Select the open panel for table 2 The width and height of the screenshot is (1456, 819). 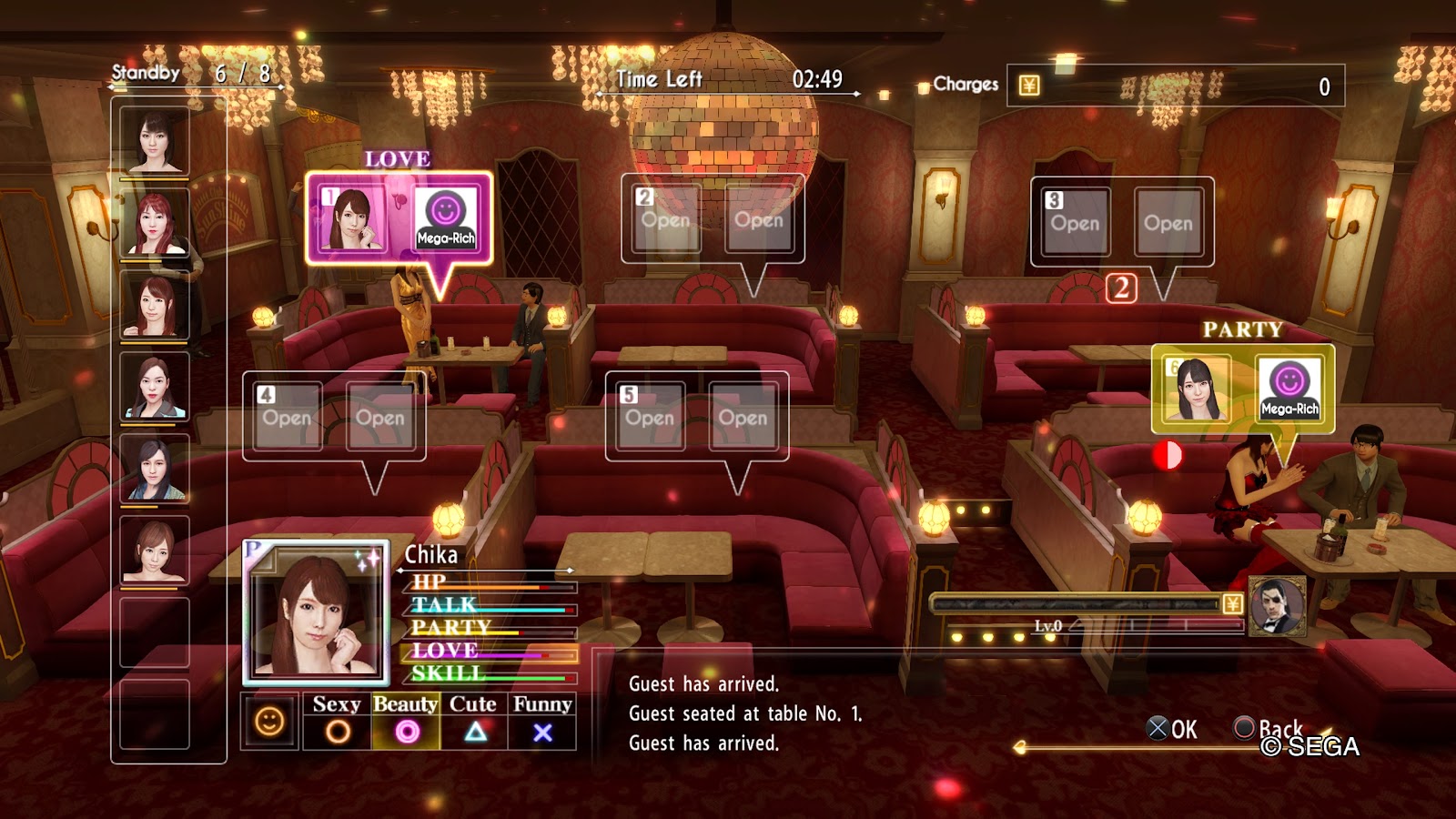(x=713, y=219)
